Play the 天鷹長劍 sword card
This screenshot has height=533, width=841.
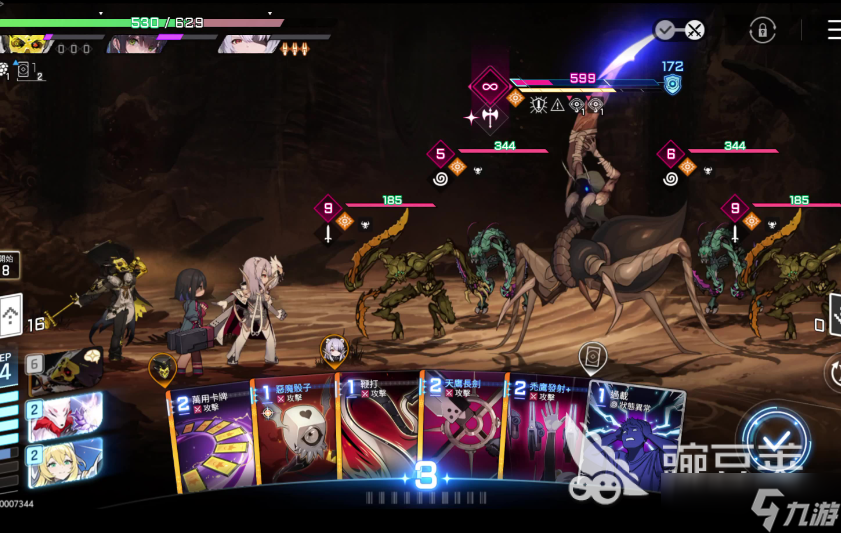460,430
